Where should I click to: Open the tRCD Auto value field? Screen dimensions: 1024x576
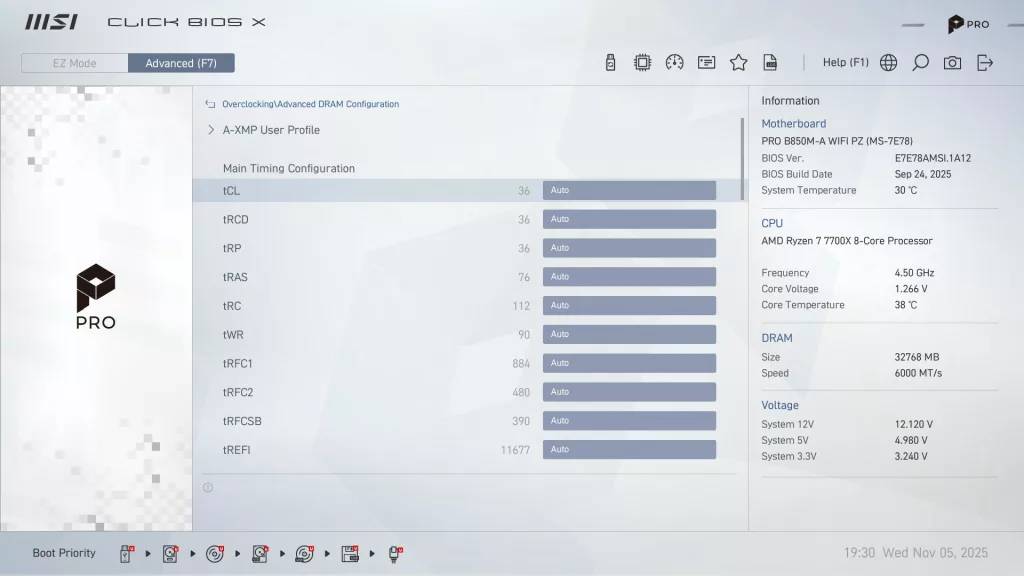629,219
